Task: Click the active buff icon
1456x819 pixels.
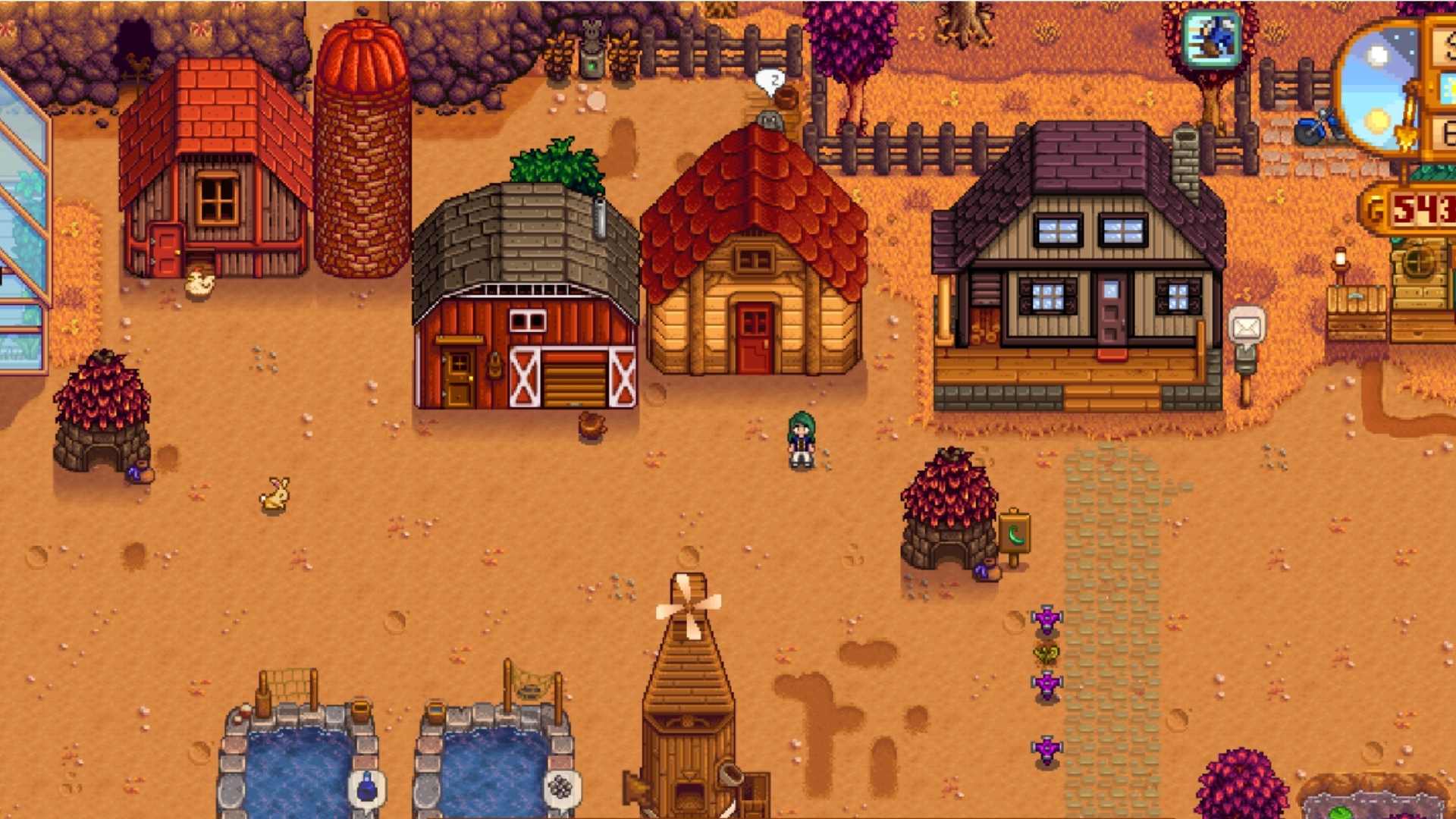Action: coord(1212,39)
